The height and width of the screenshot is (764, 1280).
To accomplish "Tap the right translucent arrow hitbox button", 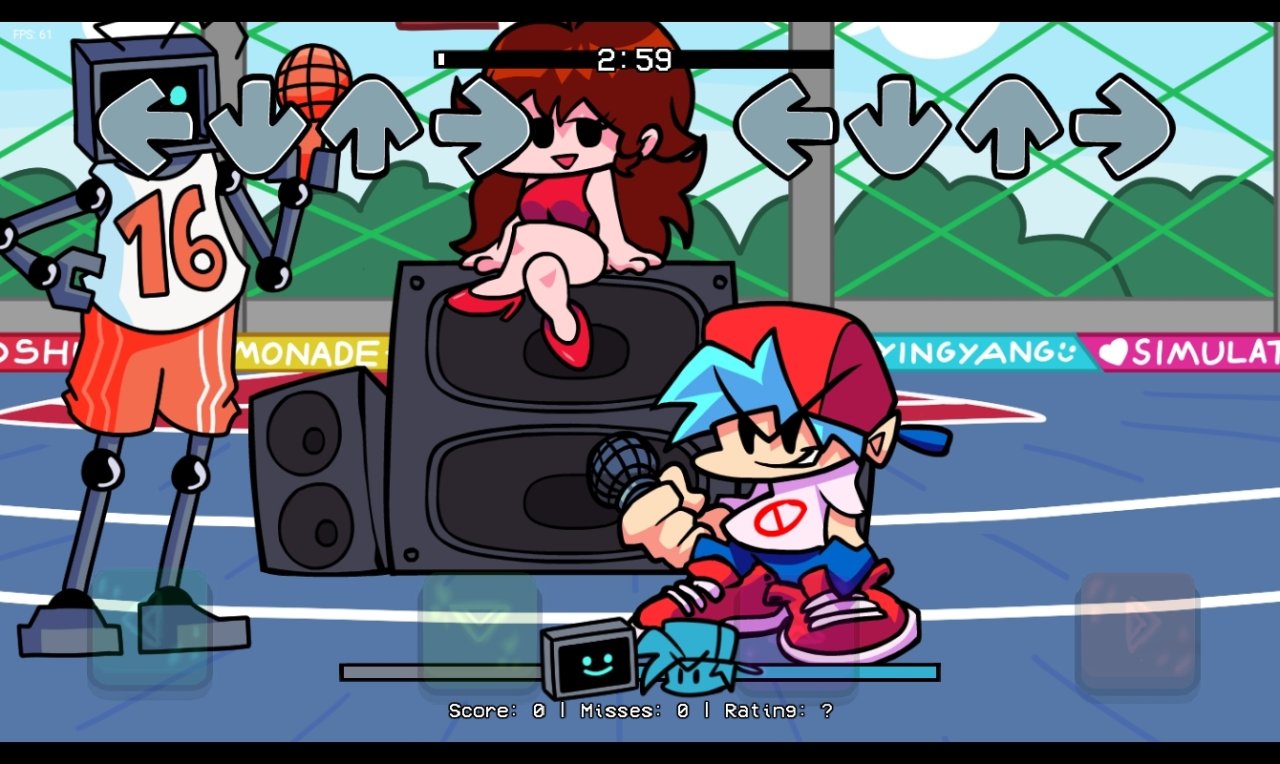I will tap(1138, 630).
